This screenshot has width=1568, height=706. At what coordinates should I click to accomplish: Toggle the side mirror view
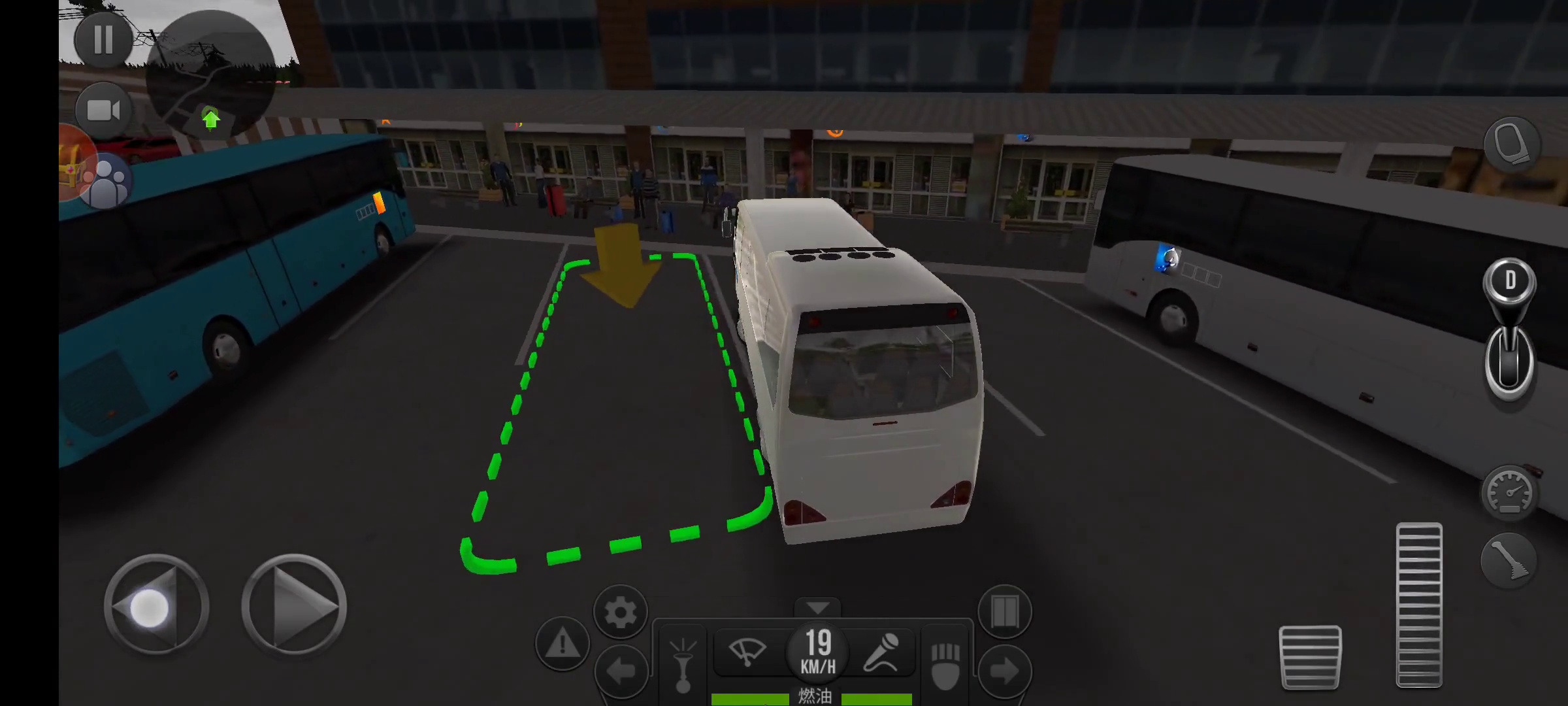[x=1512, y=144]
